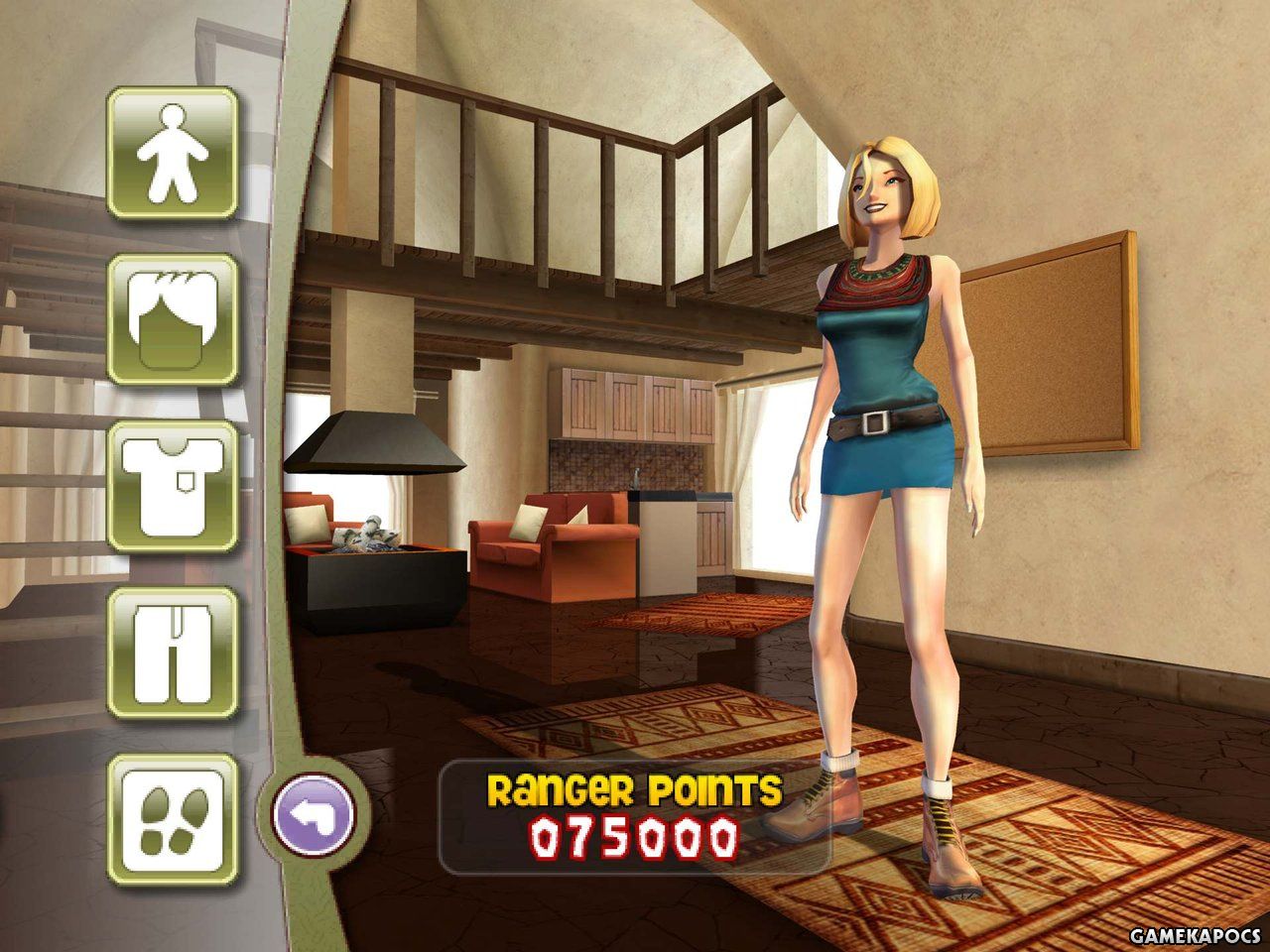Go back with the purple arrow button
This screenshot has width=1270, height=952.
(313, 815)
